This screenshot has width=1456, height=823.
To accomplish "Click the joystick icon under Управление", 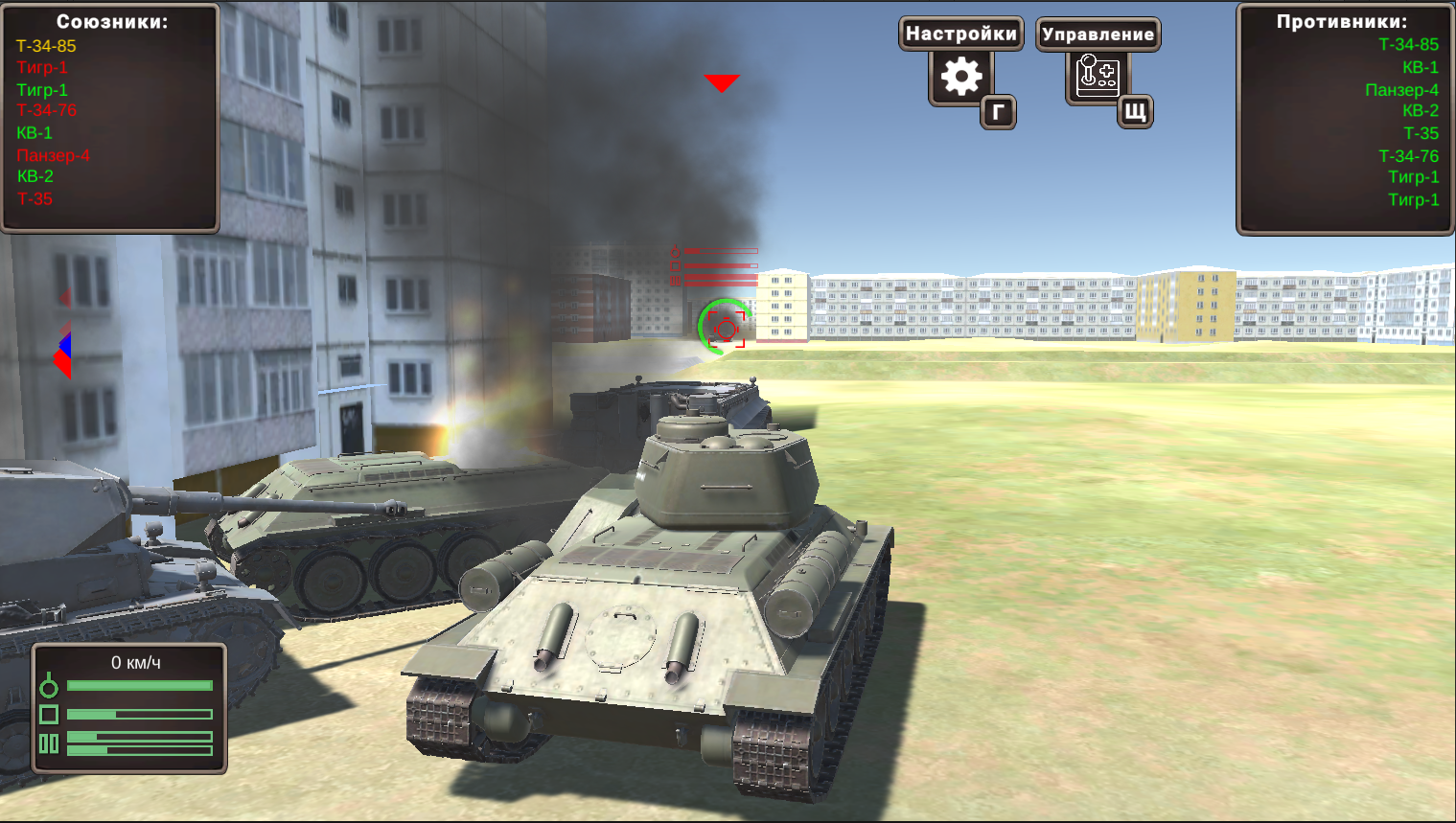I will pyautogui.click(x=1097, y=75).
